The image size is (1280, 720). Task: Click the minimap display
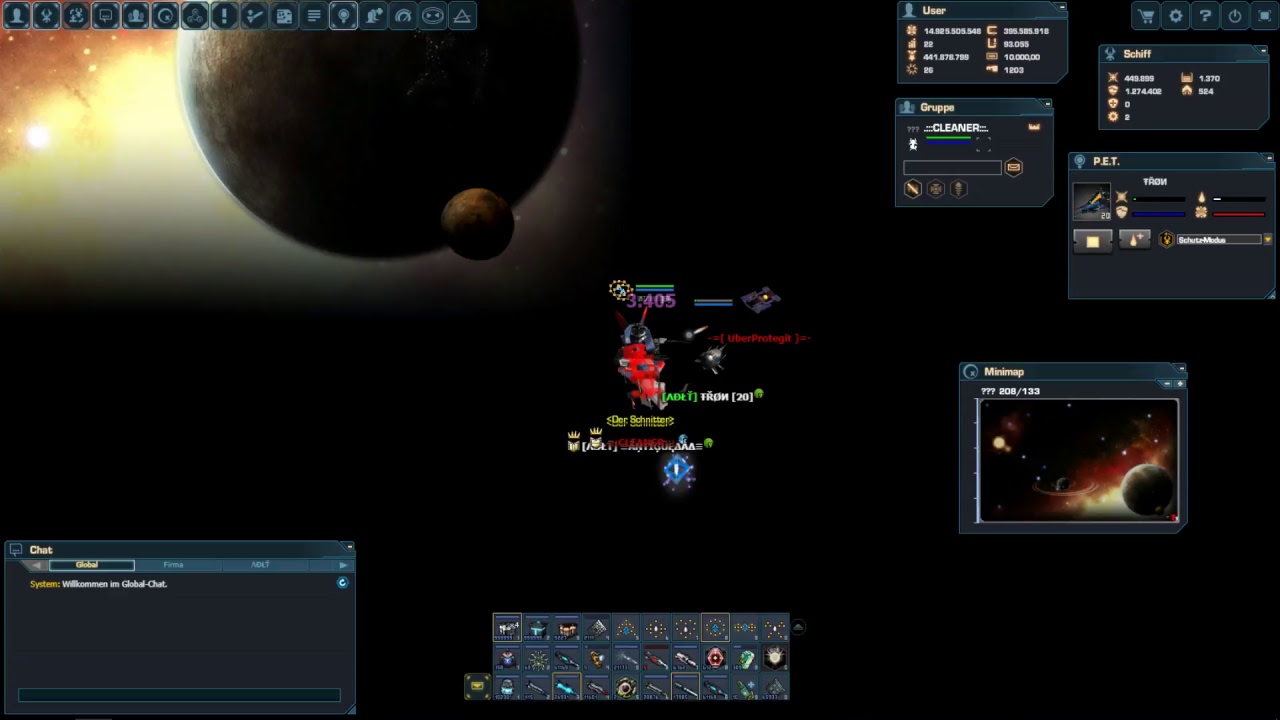click(x=1078, y=461)
